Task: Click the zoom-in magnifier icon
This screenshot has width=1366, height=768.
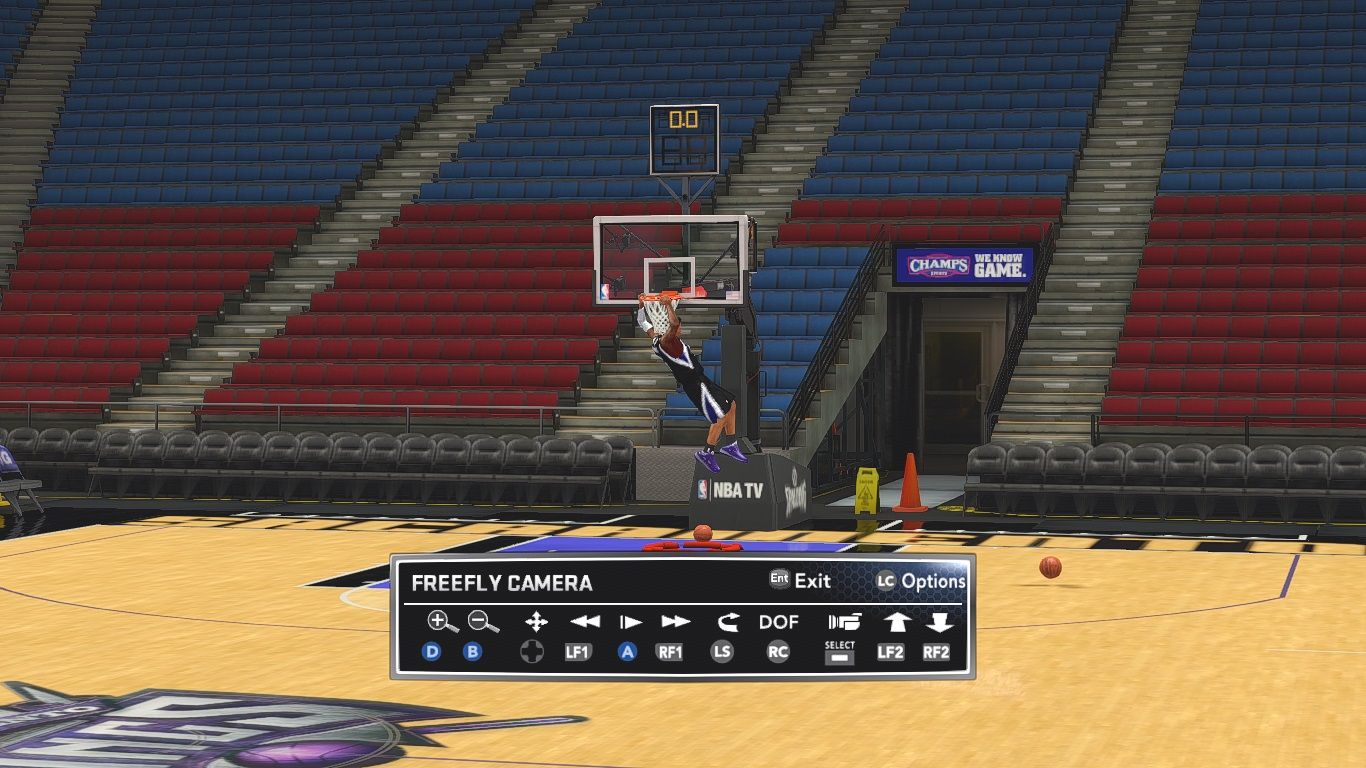Action: coord(441,622)
